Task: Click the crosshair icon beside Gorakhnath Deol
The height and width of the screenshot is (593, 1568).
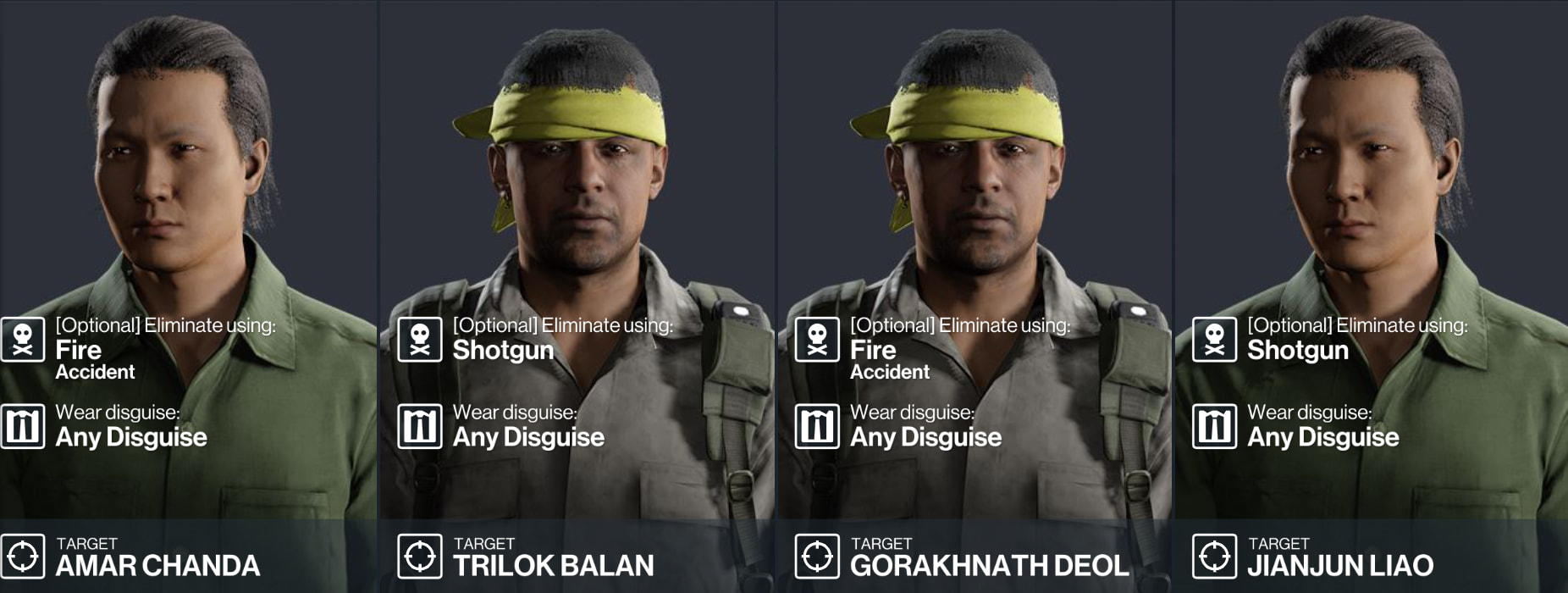Action: click(817, 557)
